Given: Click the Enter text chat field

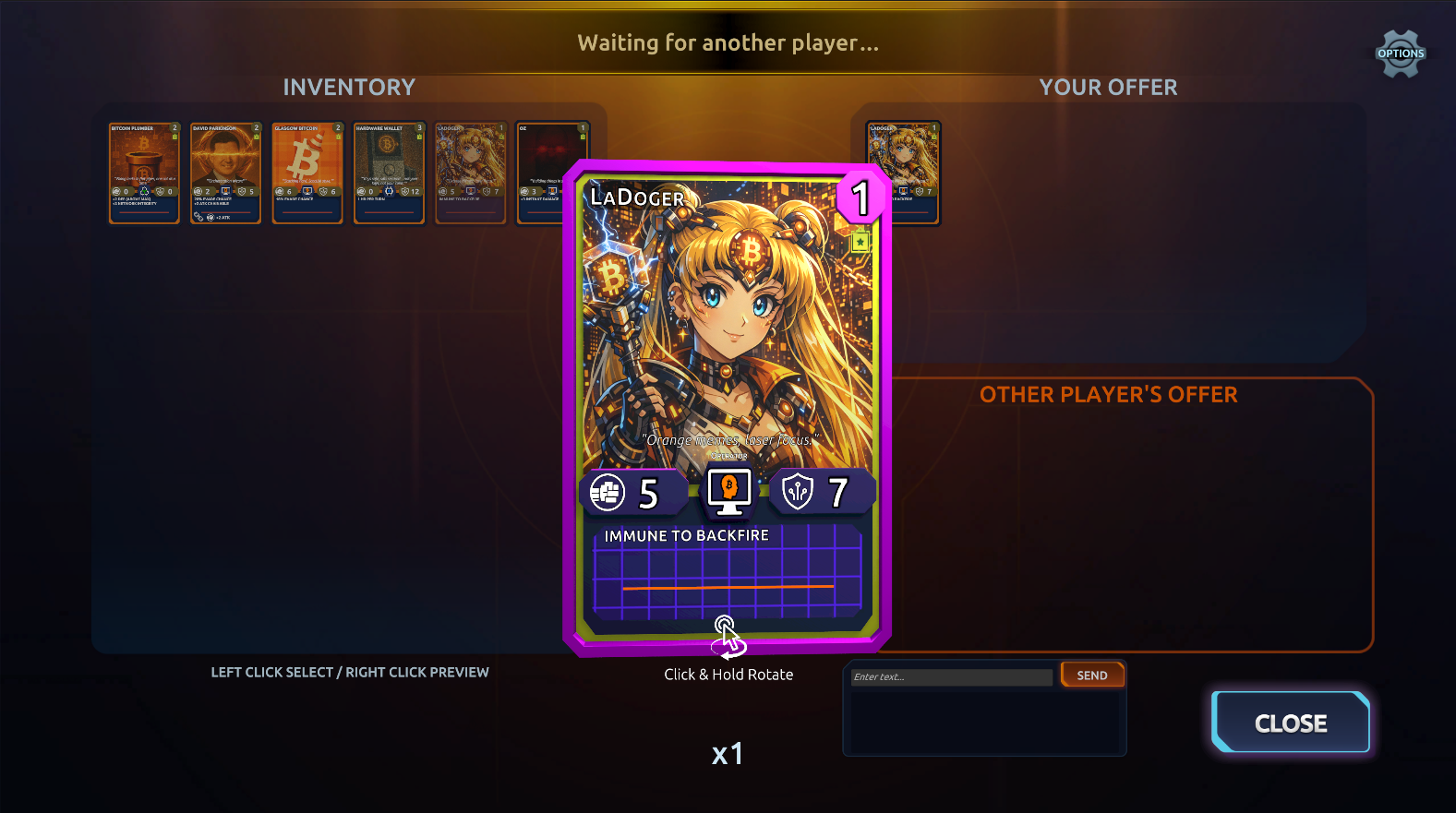Looking at the screenshot, I should (x=951, y=676).
